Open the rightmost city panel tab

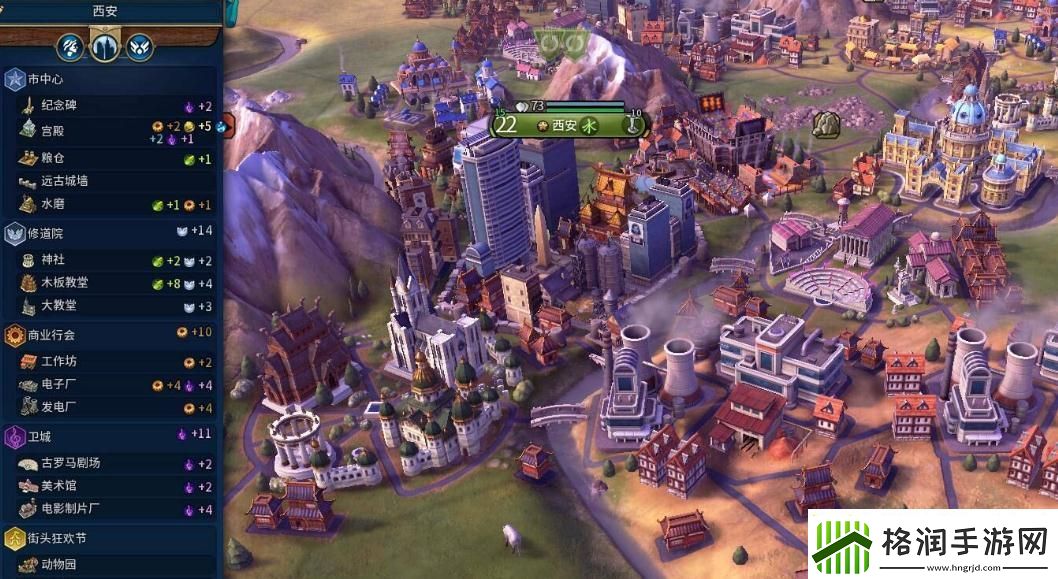pos(139,46)
